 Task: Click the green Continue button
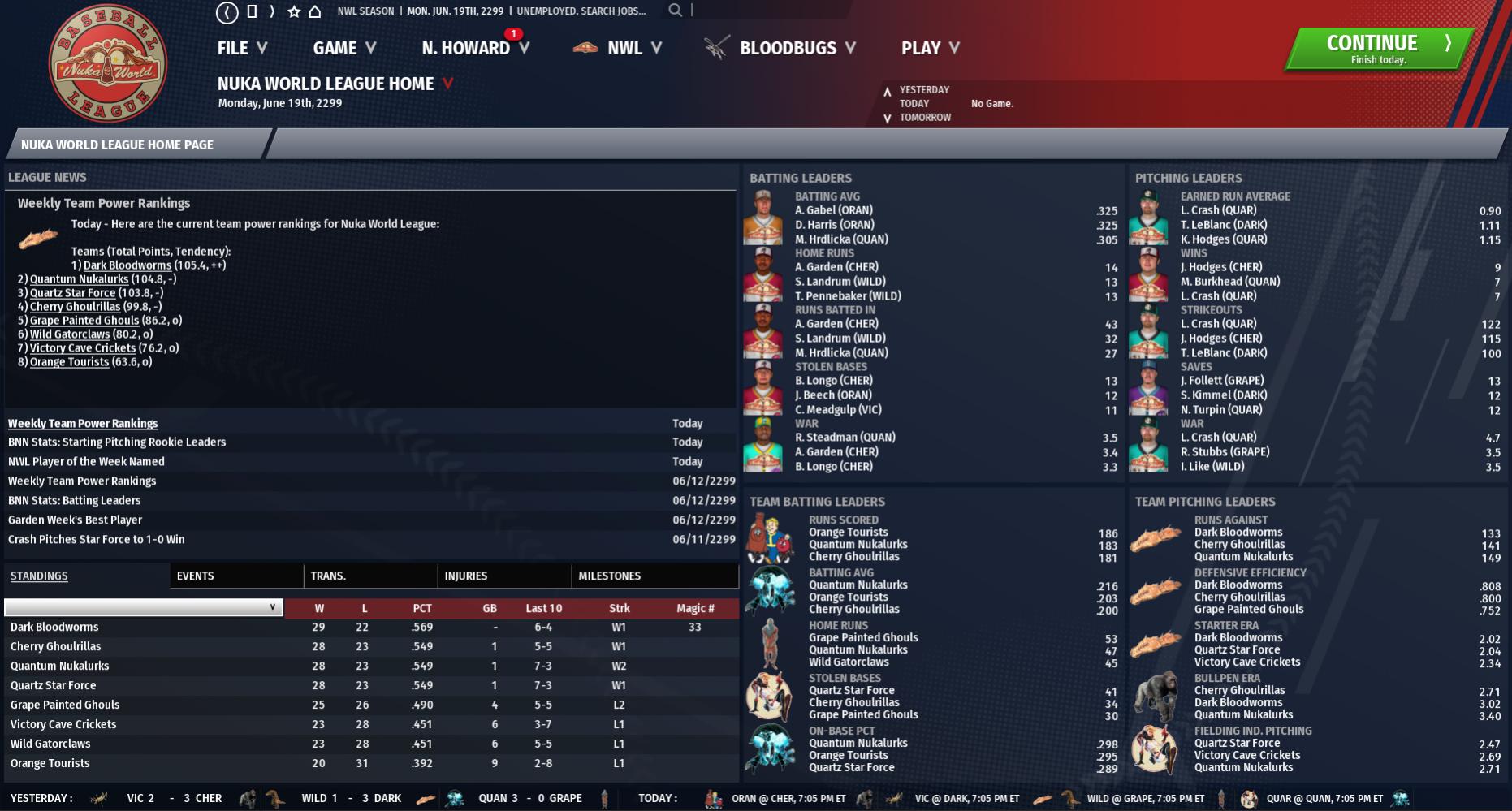point(1377,49)
